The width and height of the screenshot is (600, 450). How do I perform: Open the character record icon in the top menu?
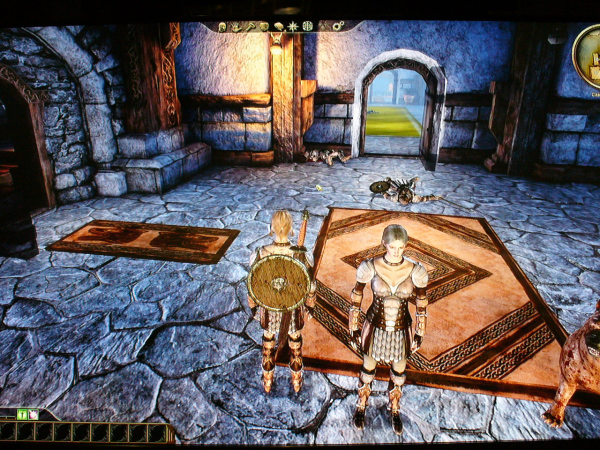pyautogui.click(x=222, y=27)
